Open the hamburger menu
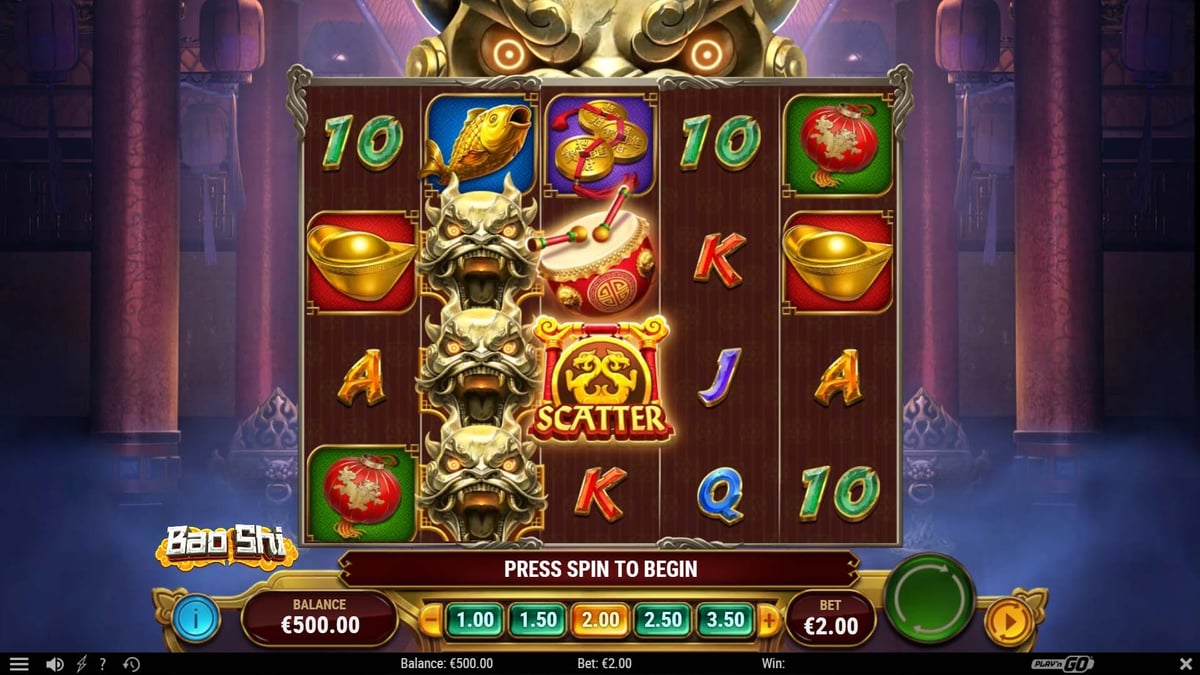The width and height of the screenshot is (1200, 675). (19, 664)
